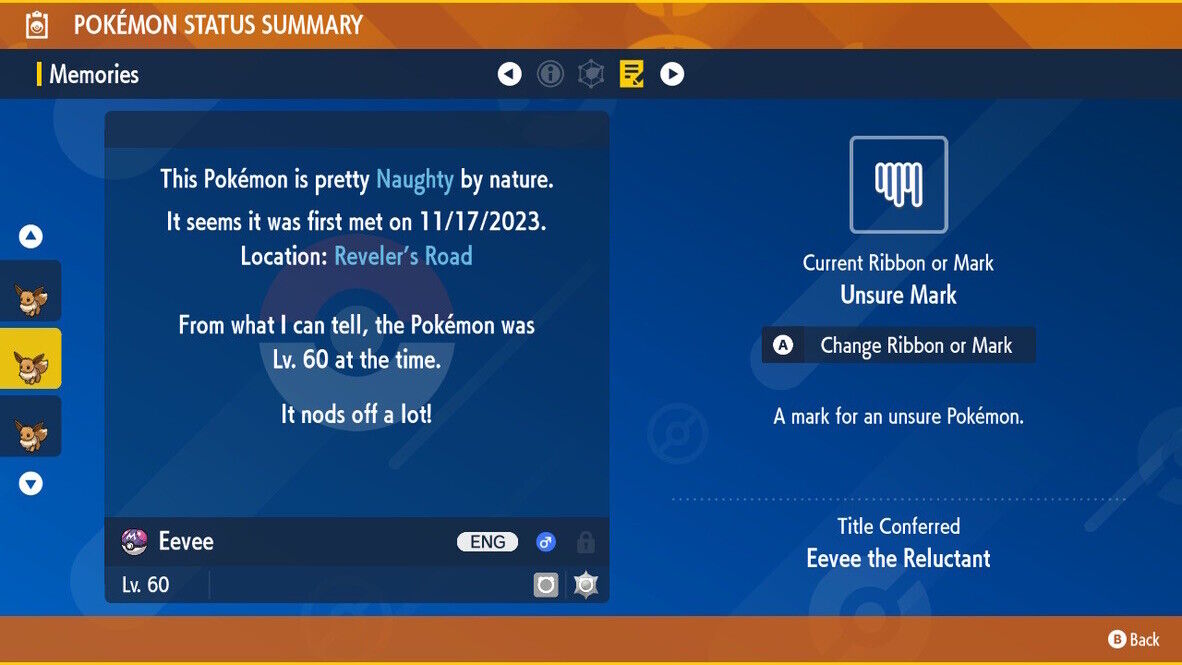
Task: Open the hexagon stats tab
Action: point(591,74)
